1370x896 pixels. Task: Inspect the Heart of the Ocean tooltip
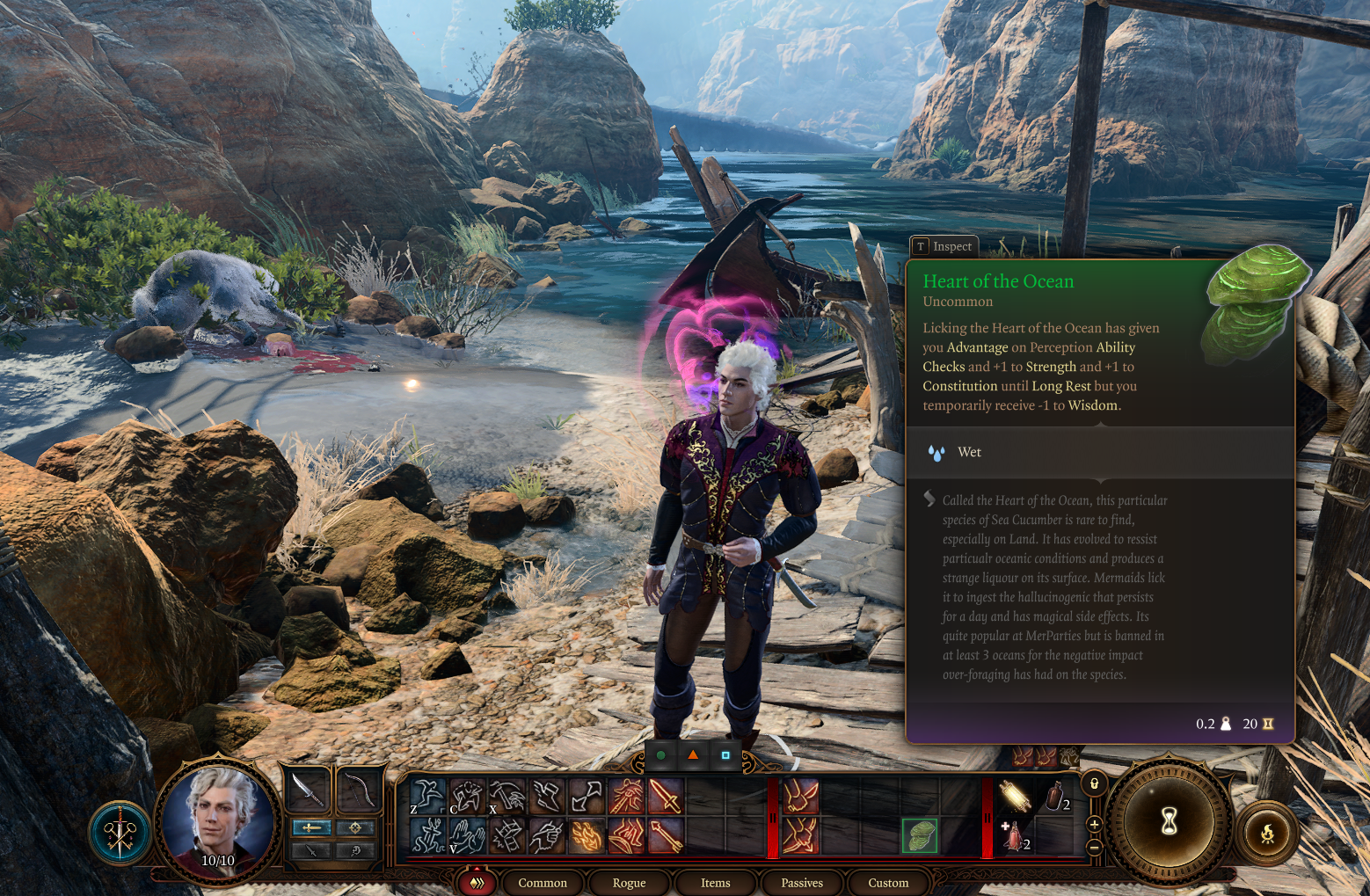coord(944,247)
